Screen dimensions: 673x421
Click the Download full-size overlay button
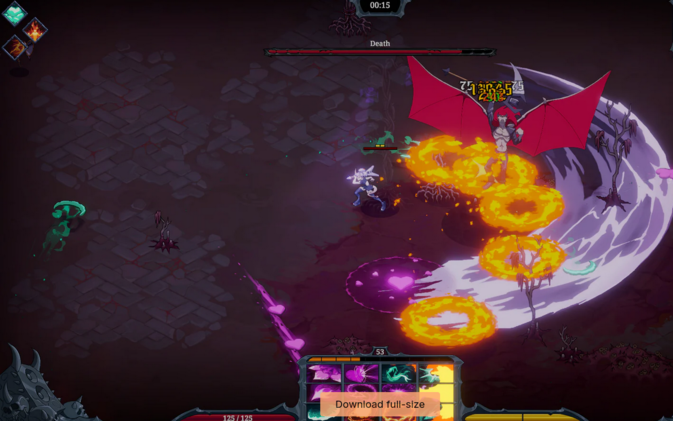click(x=379, y=404)
